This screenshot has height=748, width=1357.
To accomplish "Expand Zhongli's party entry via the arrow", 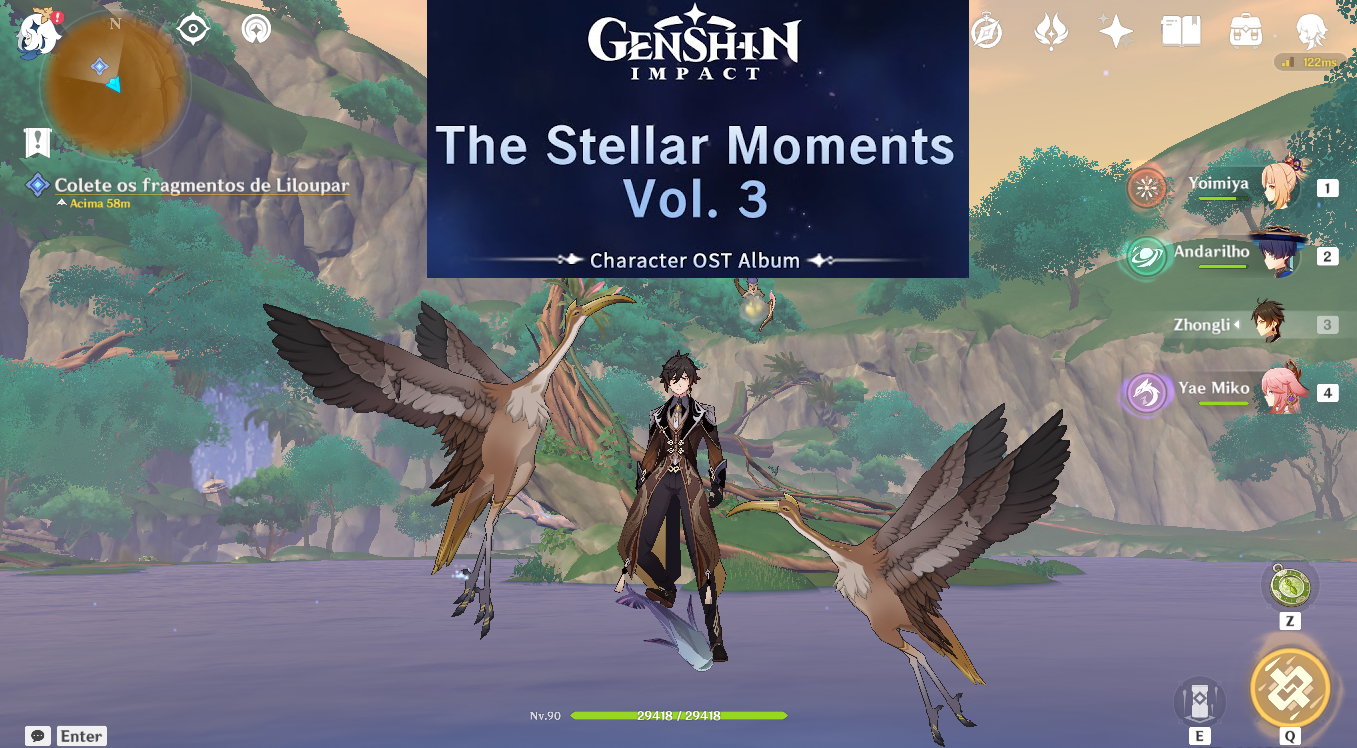I will 1236,324.
